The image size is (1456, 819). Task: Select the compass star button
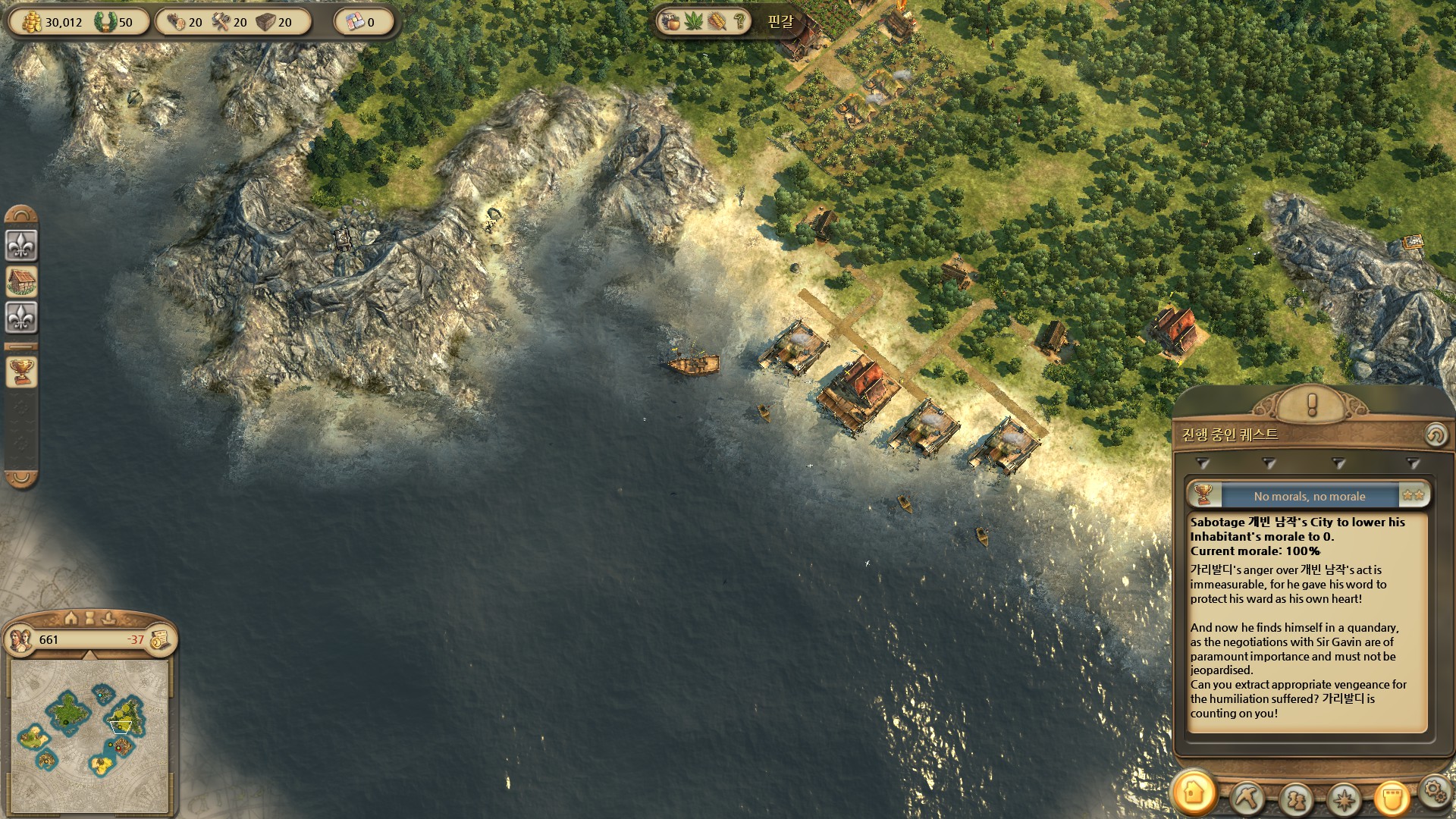click(x=1345, y=799)
